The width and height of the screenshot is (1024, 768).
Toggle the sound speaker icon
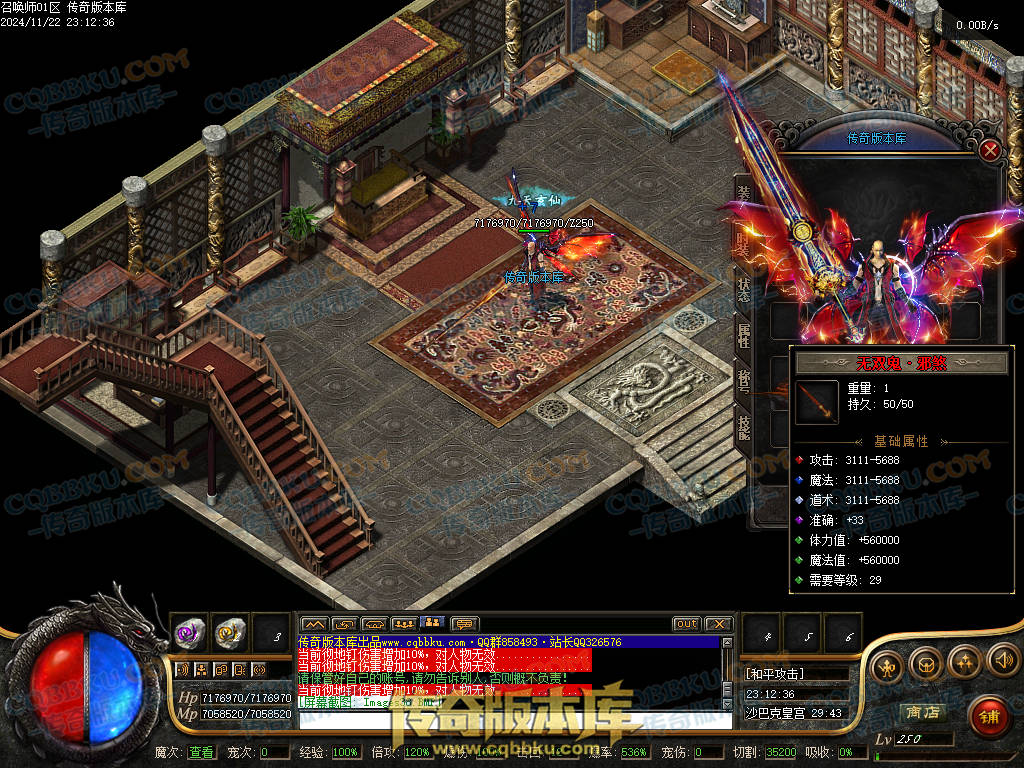(1003, 660)
